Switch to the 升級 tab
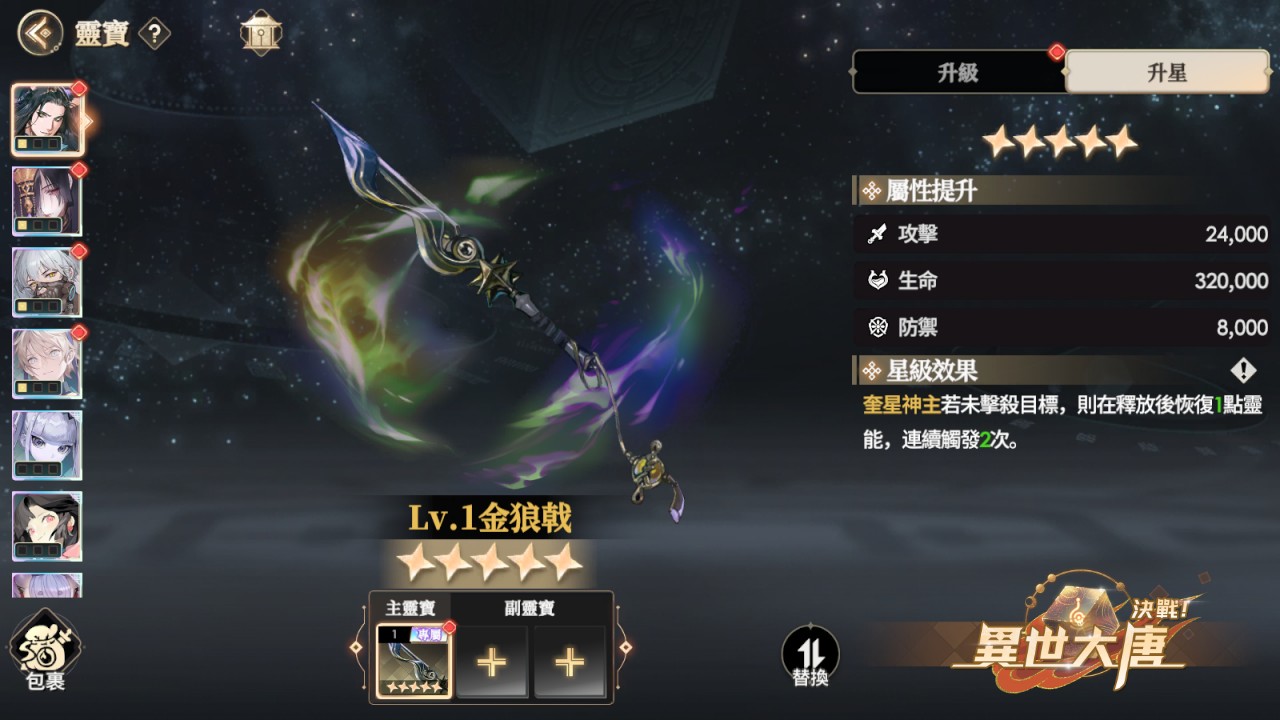 click(x=958, y=72)
